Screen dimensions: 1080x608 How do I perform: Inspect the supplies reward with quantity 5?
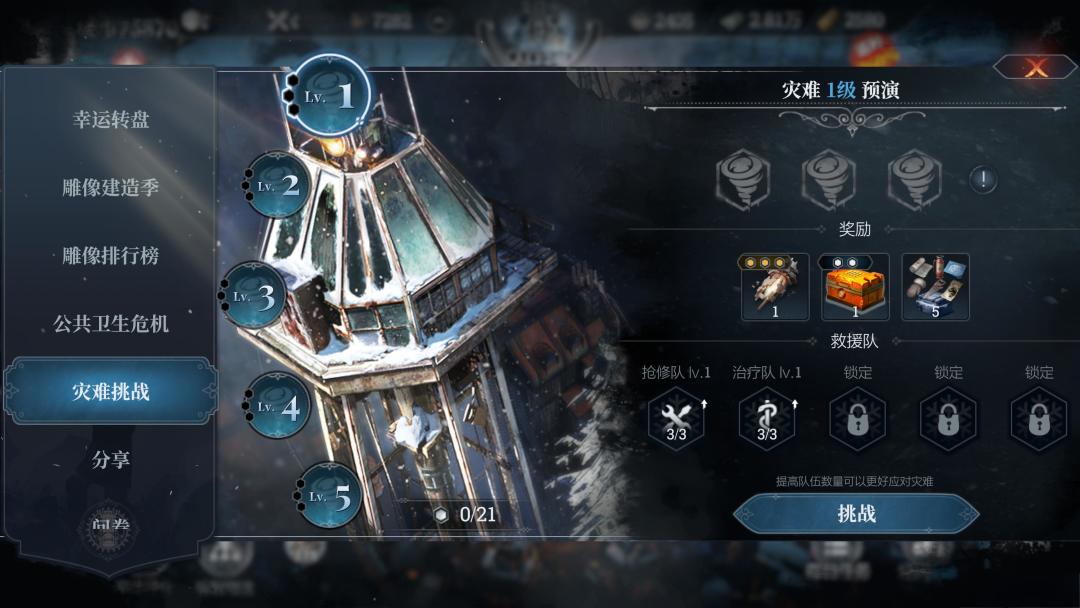pos(935,287)
